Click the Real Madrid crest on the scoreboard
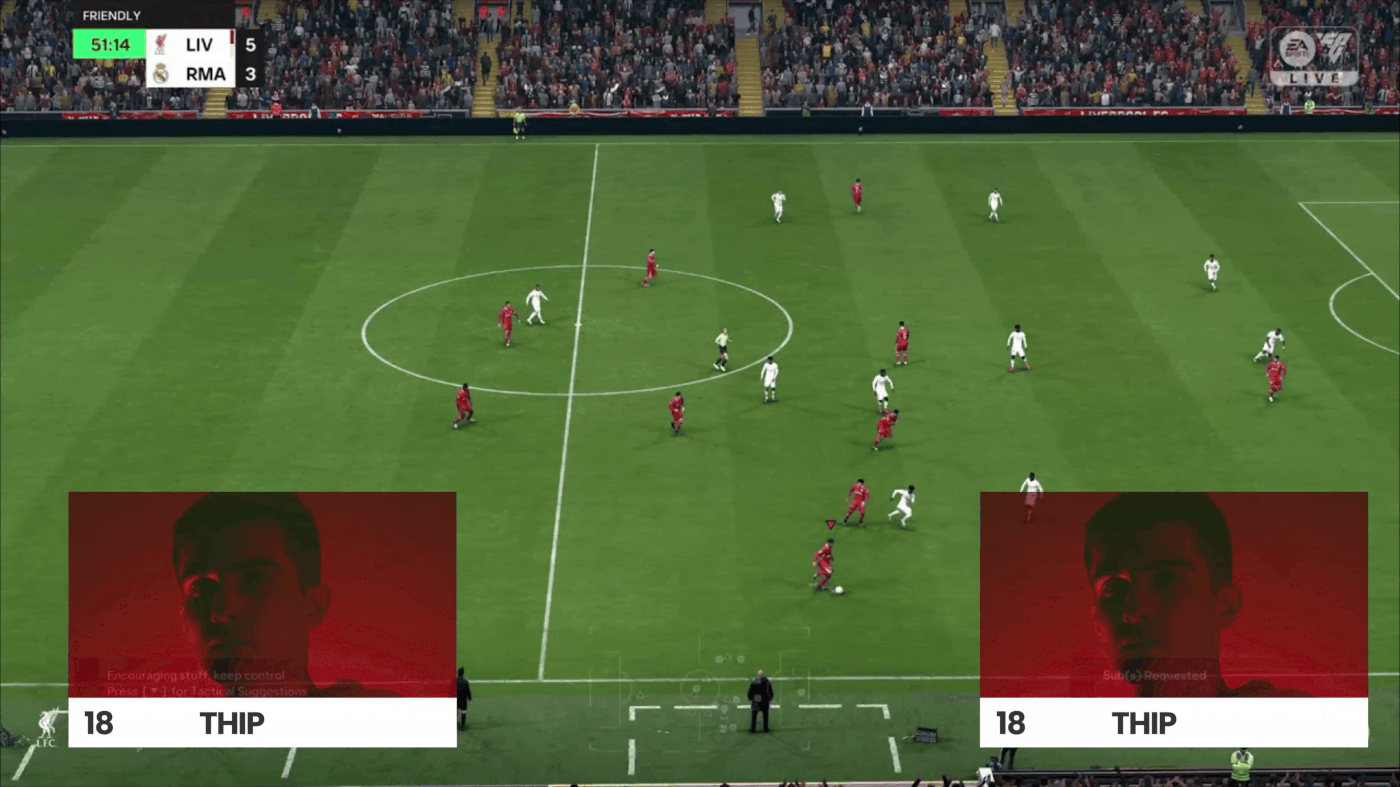Viewport: 1400px width, 787px height. coord(160,74)
